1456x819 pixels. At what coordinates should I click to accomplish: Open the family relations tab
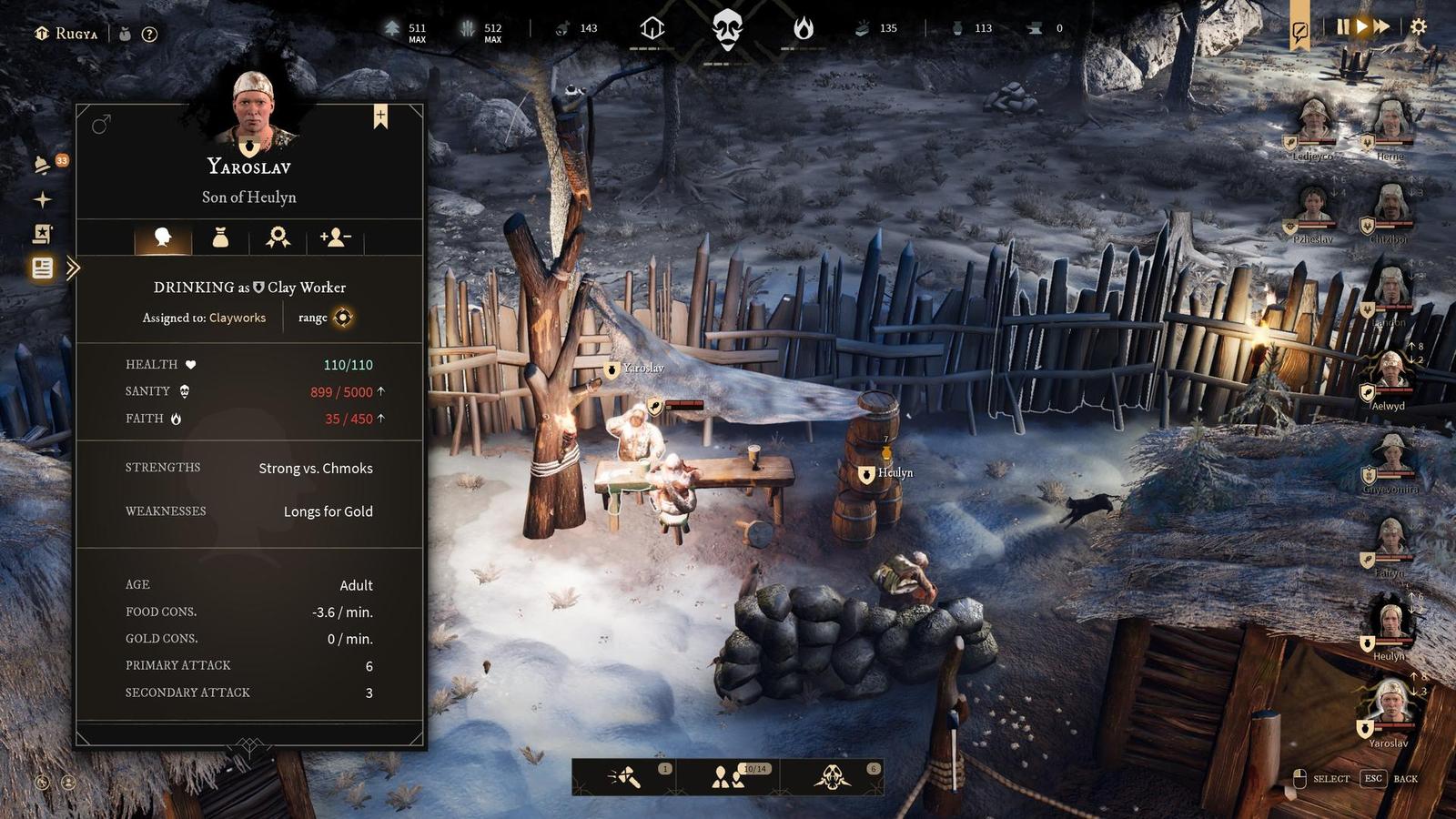tap(335, 238)
